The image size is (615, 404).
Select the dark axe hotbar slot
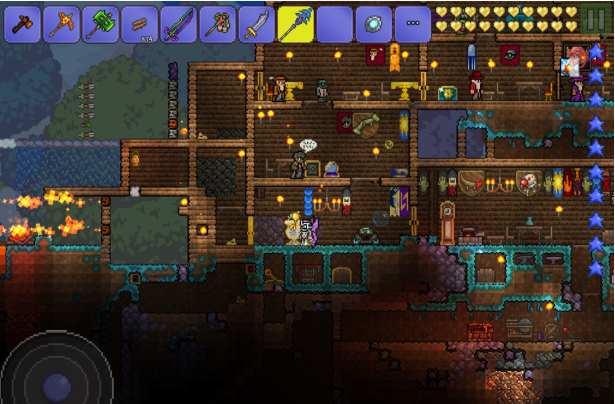(22, 24)
